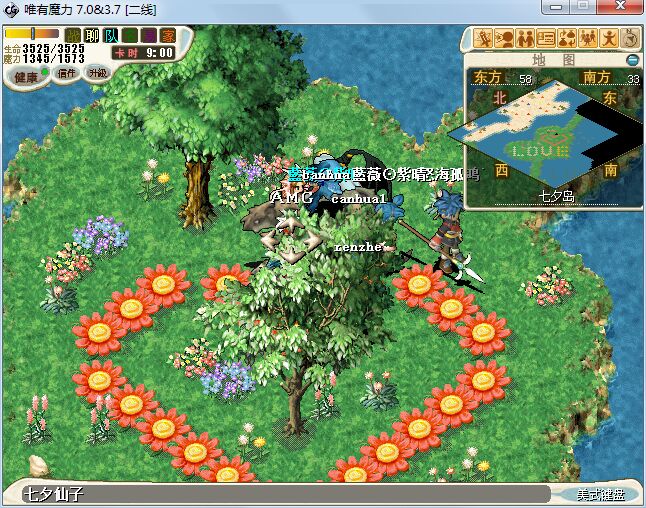Click the trade exchange bags icon

pyautogui.click(x=568, y=39)
